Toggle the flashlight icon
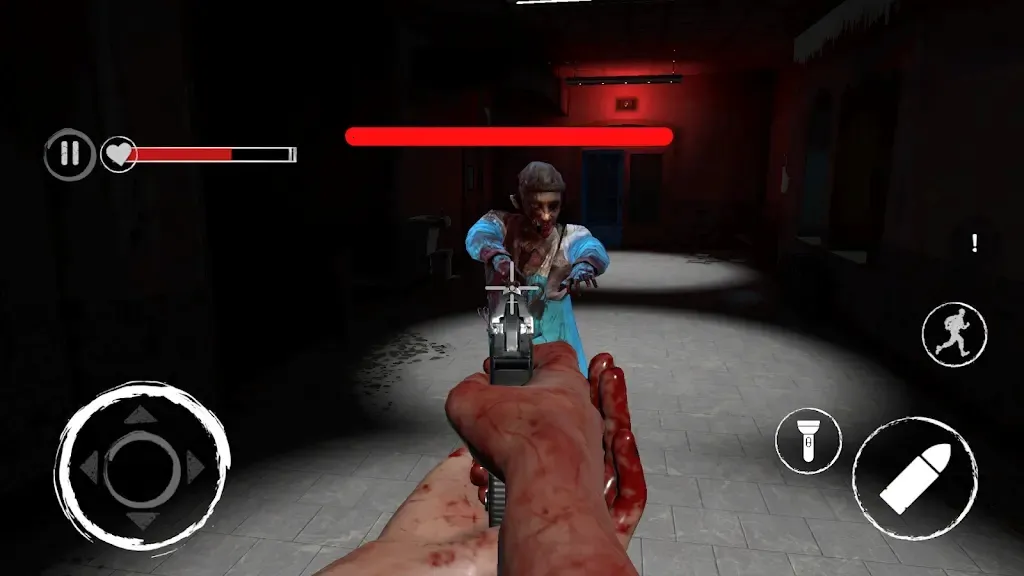1024x576 pixels. tap(807, 440)
